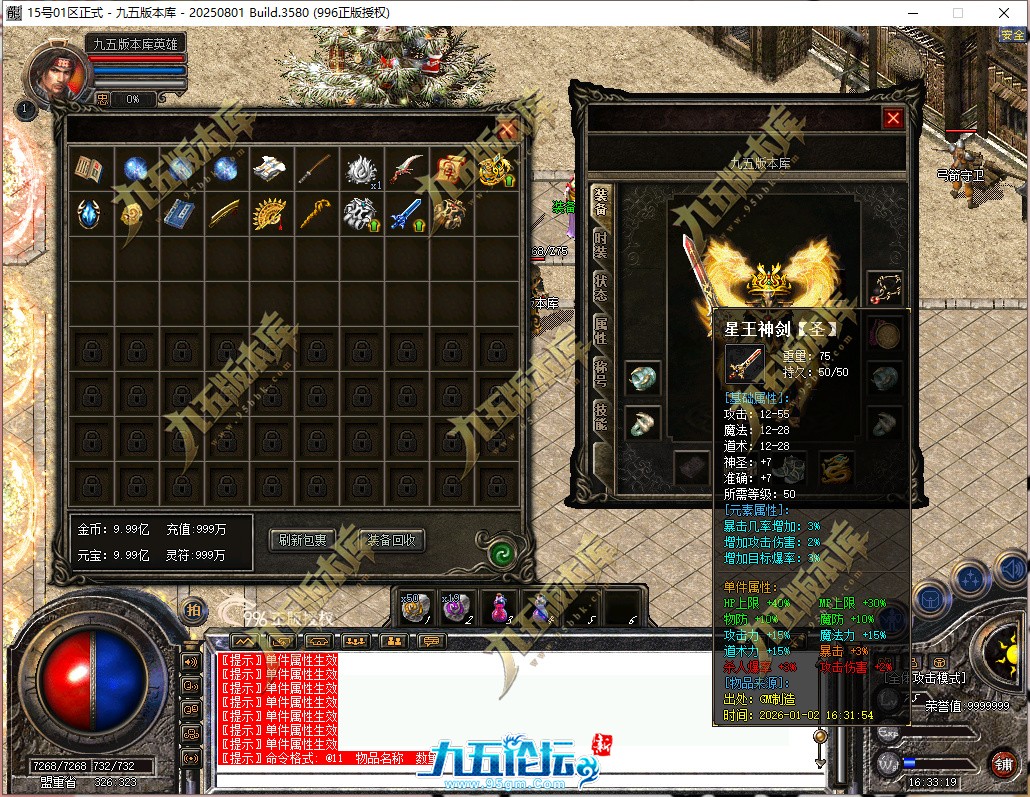Select the necklace equipment slot
The image size is (1030, 797).
pyautogui.click(x=886, y=288)
